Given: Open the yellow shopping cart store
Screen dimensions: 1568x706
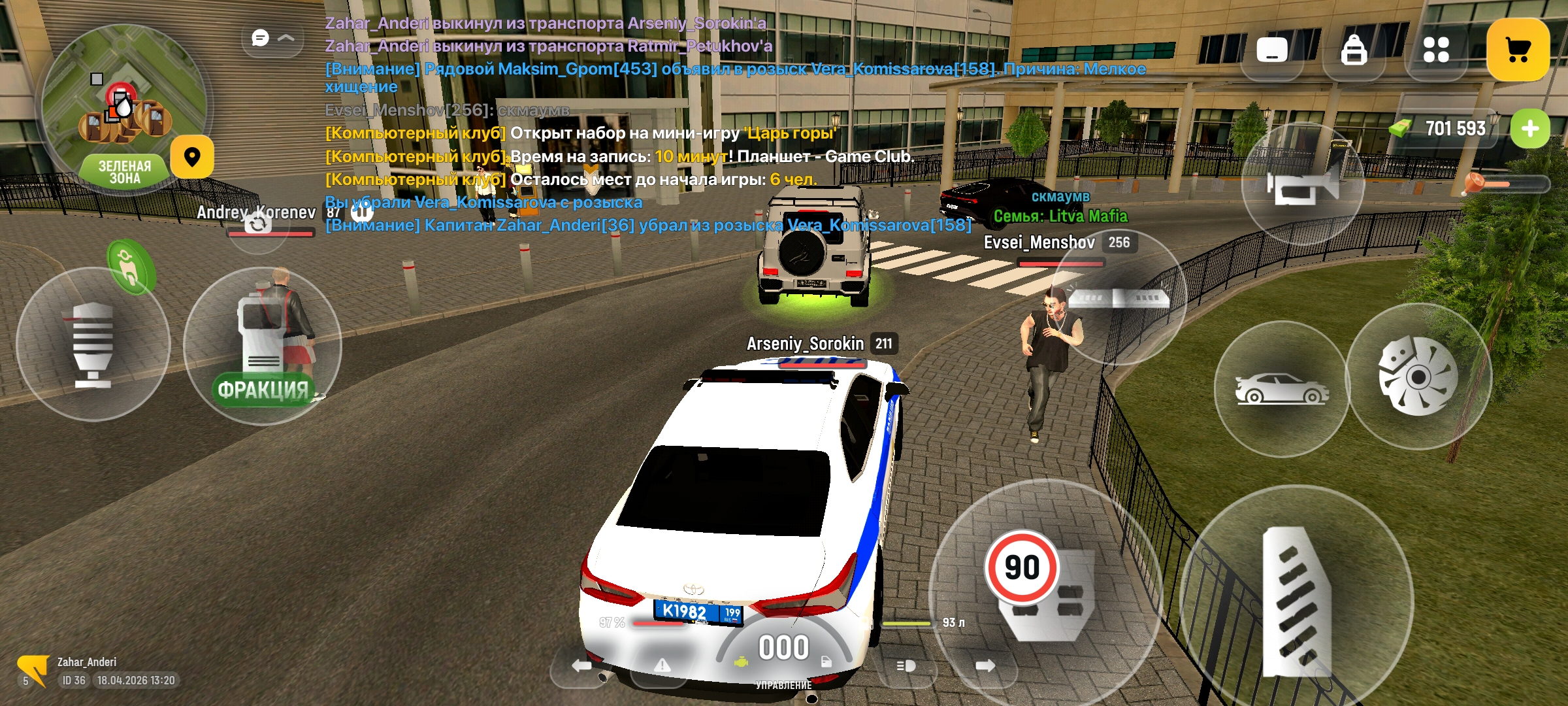Looking at the screenshot, I should (1517, 50).
